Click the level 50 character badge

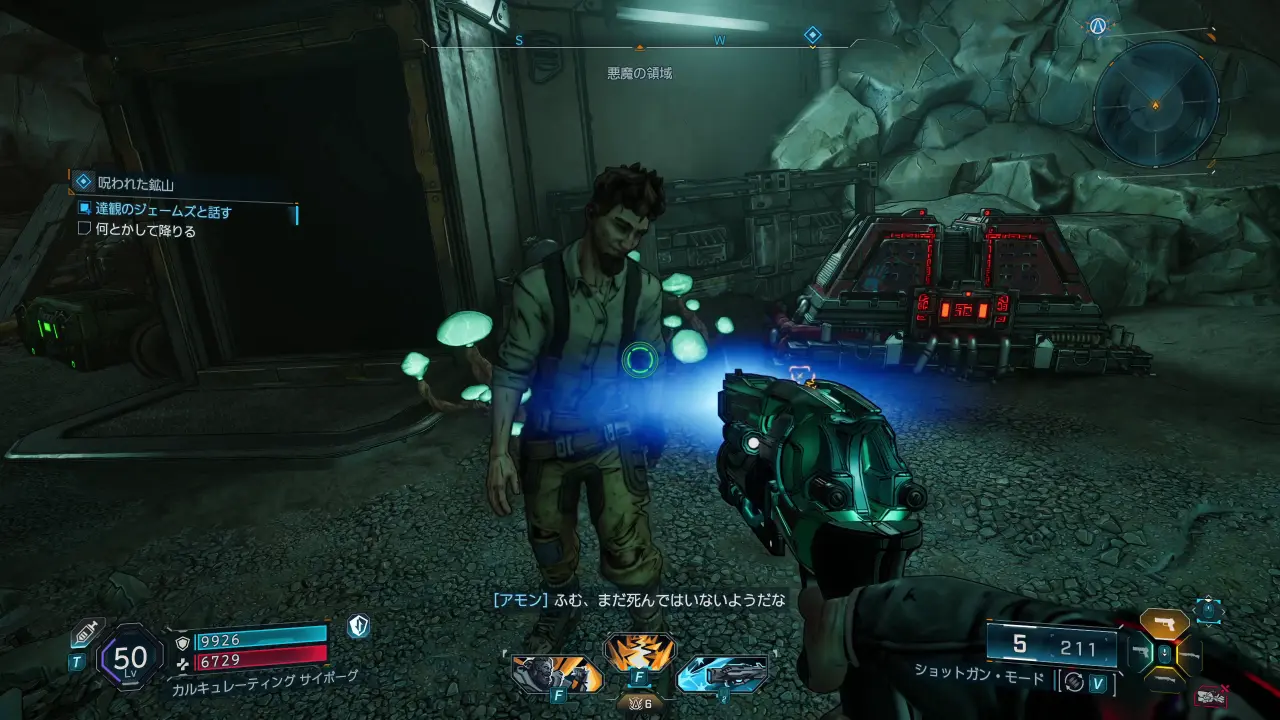coord(130,657)
